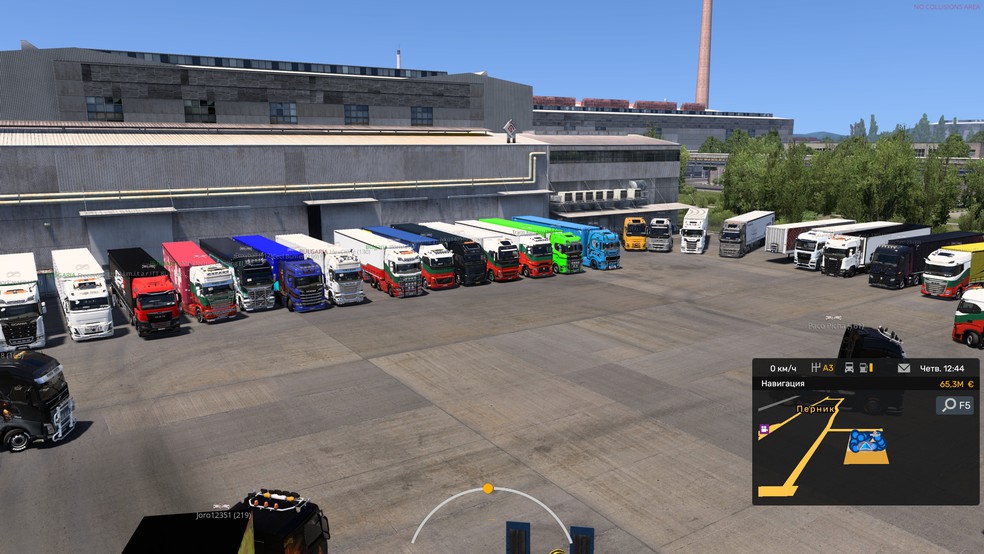Image resolution: width=984 pixels, height=554 pixels.
Task: Open the mail envelope icon in route advisor
Action: point(904,368)
